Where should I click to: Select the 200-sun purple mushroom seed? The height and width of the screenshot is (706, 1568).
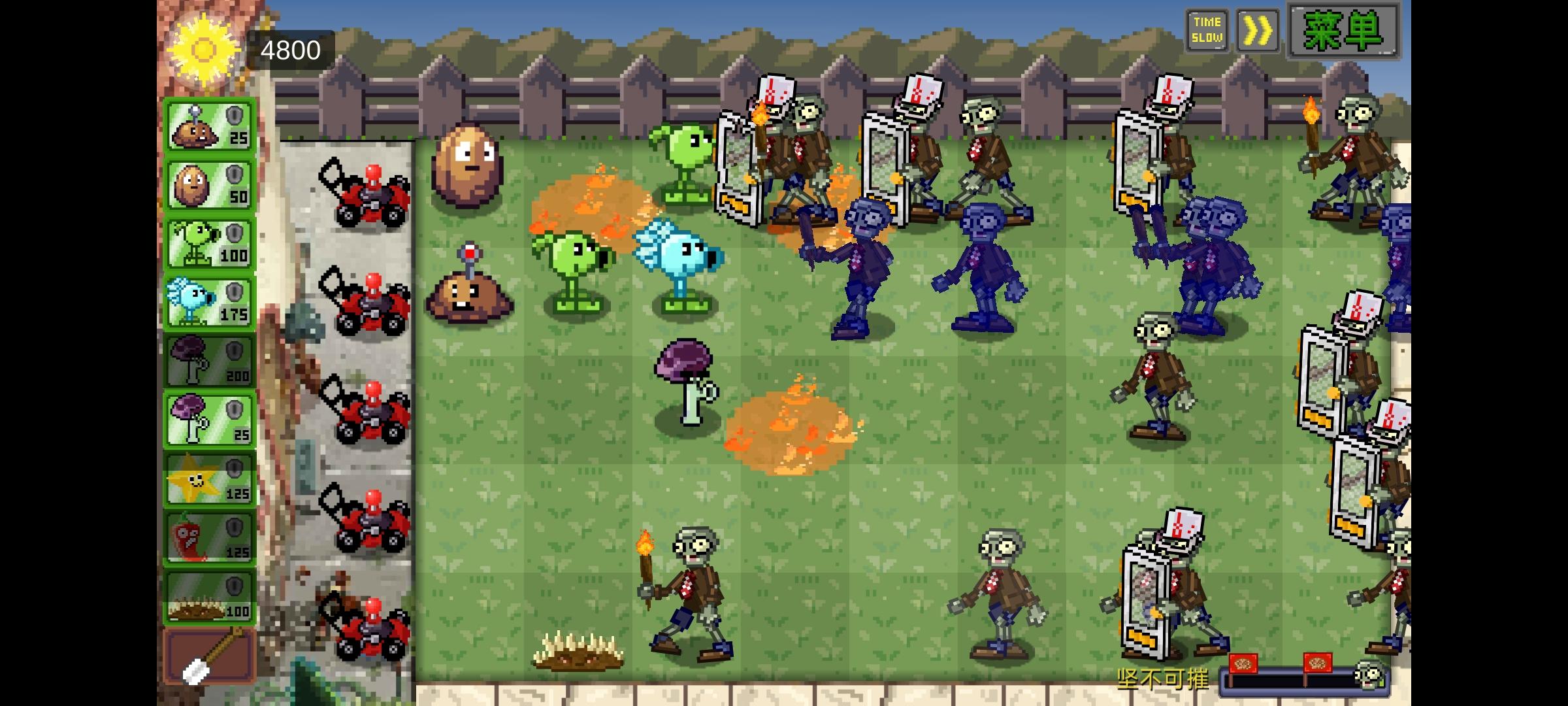(209, 358)
